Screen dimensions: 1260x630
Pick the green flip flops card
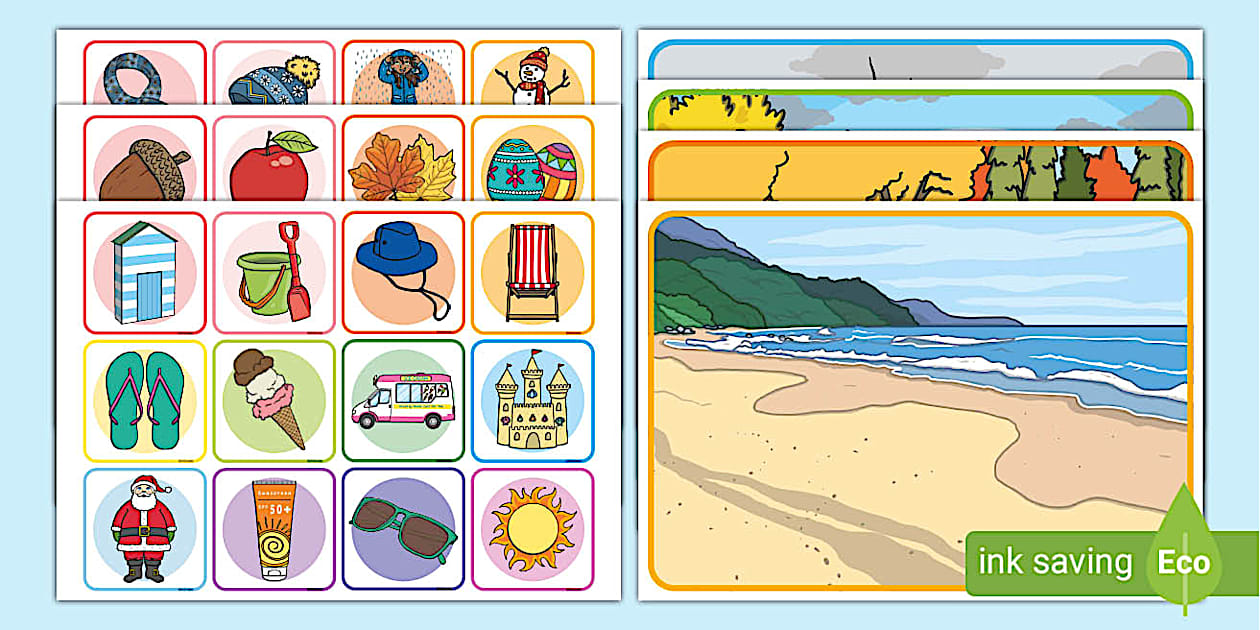click(x=145, y=401)
